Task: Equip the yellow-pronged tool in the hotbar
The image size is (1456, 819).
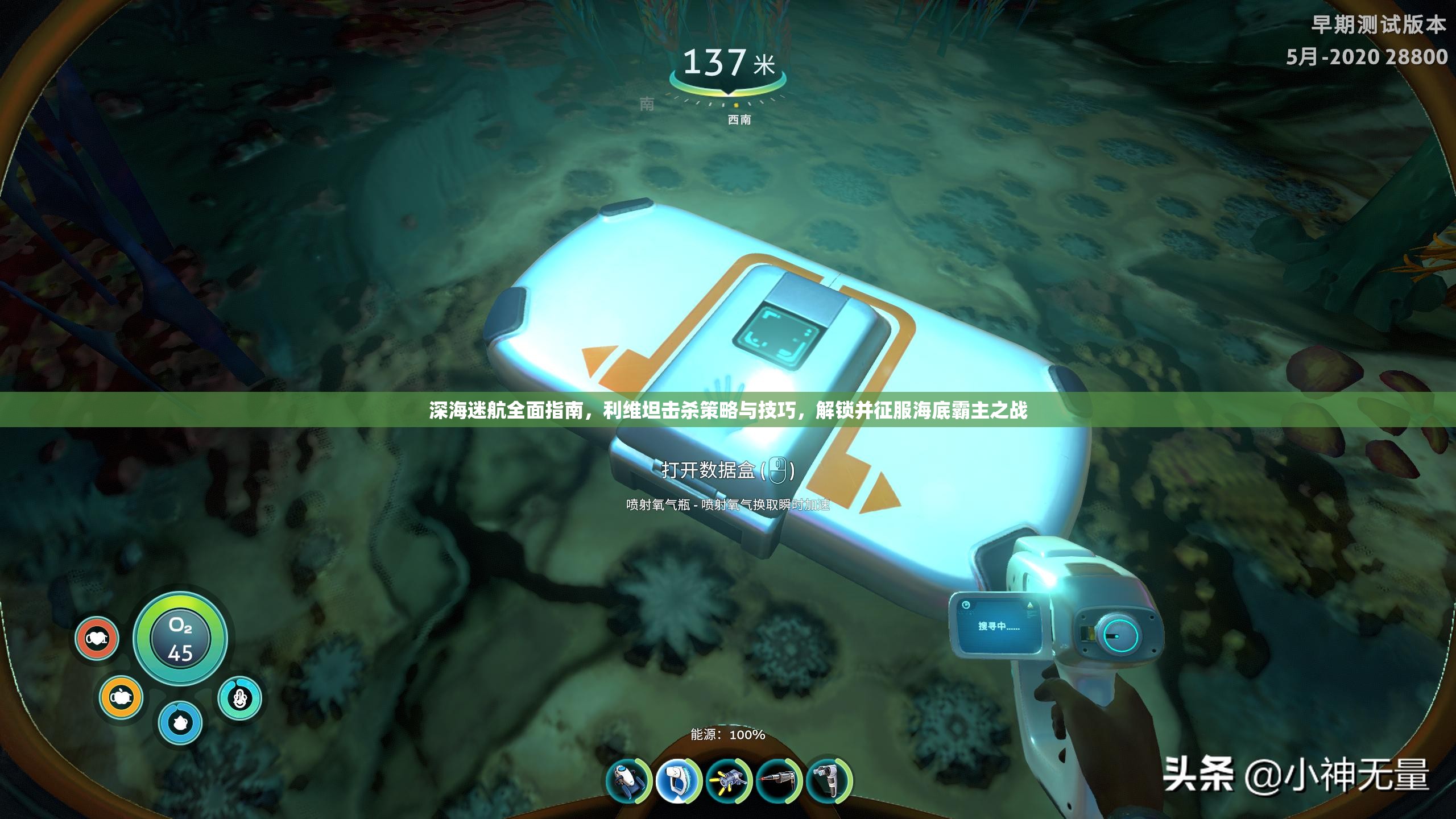Action: click(729, 781)
